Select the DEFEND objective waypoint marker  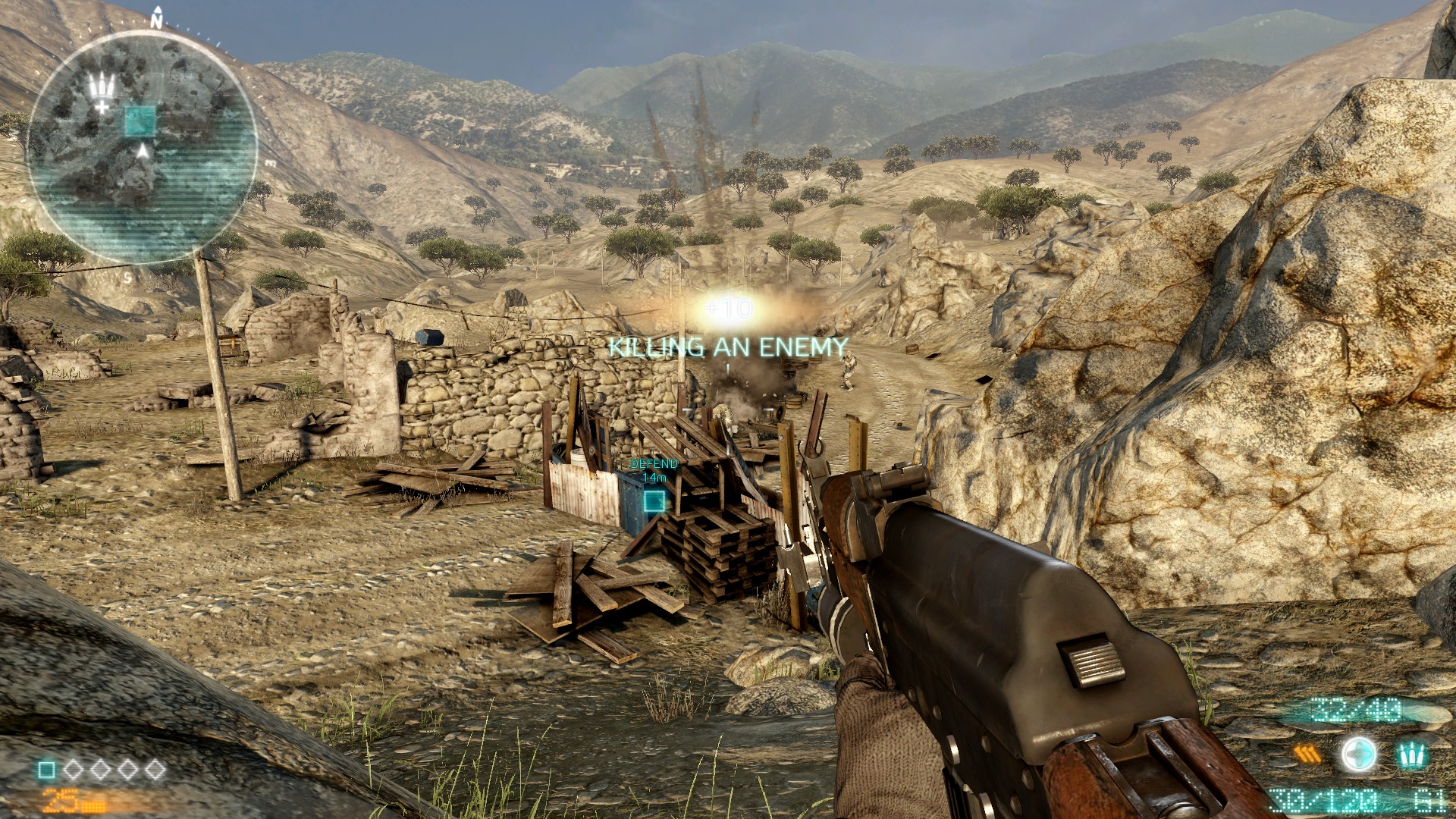click(654, 500)
